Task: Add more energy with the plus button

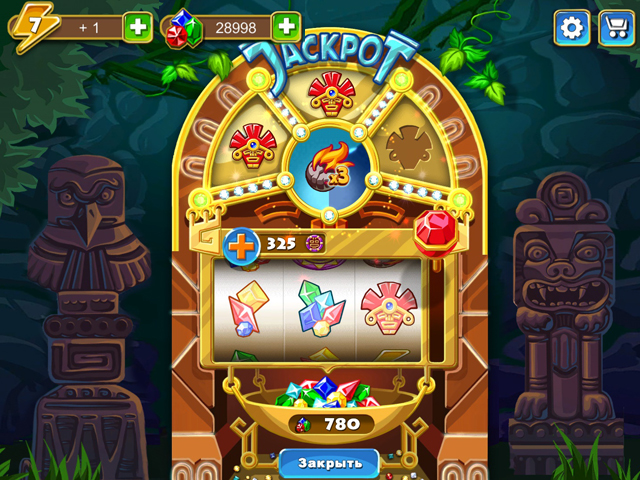Action: (138, 27)
